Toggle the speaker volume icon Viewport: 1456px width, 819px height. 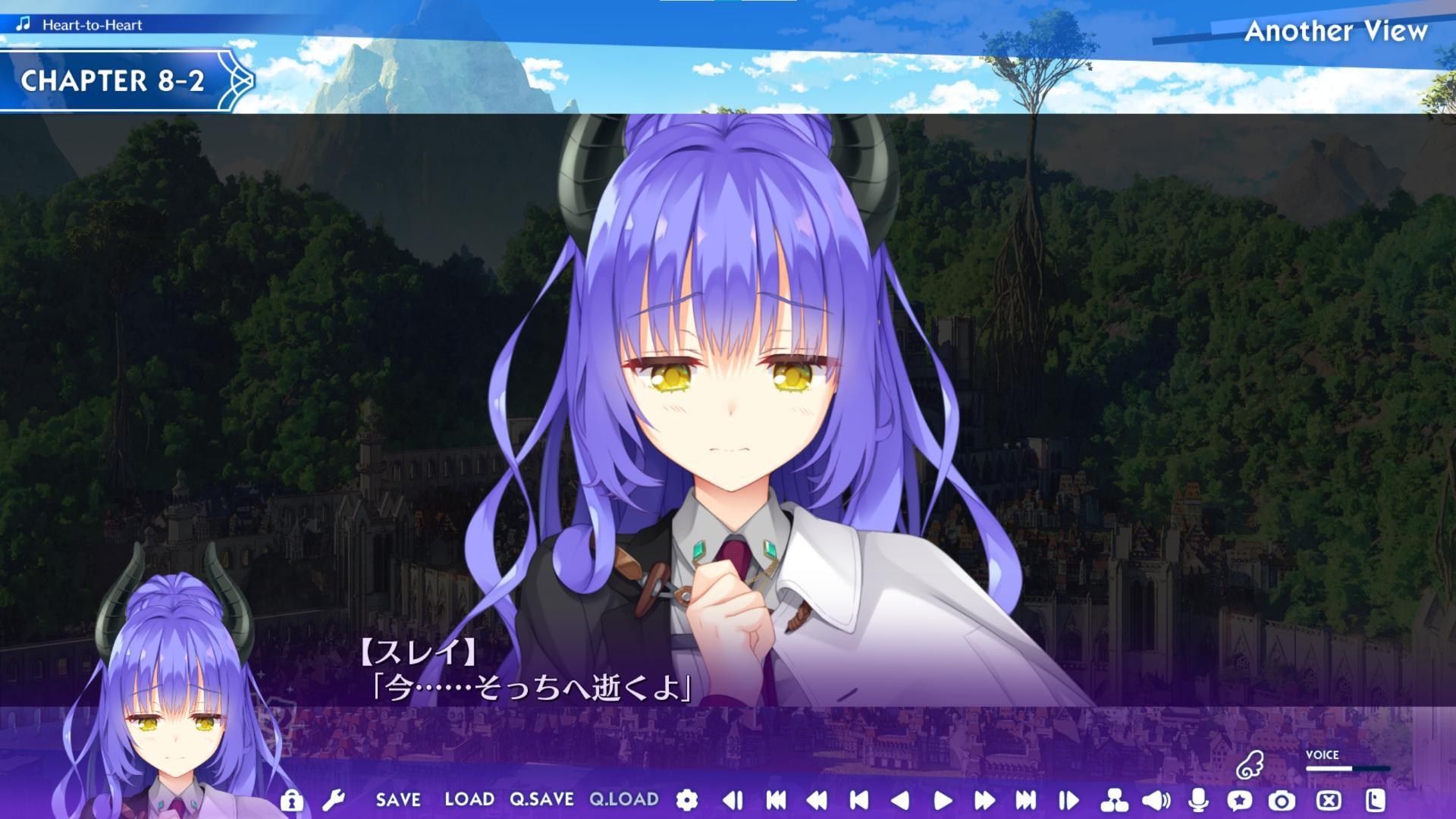[x=1155, y=799]
